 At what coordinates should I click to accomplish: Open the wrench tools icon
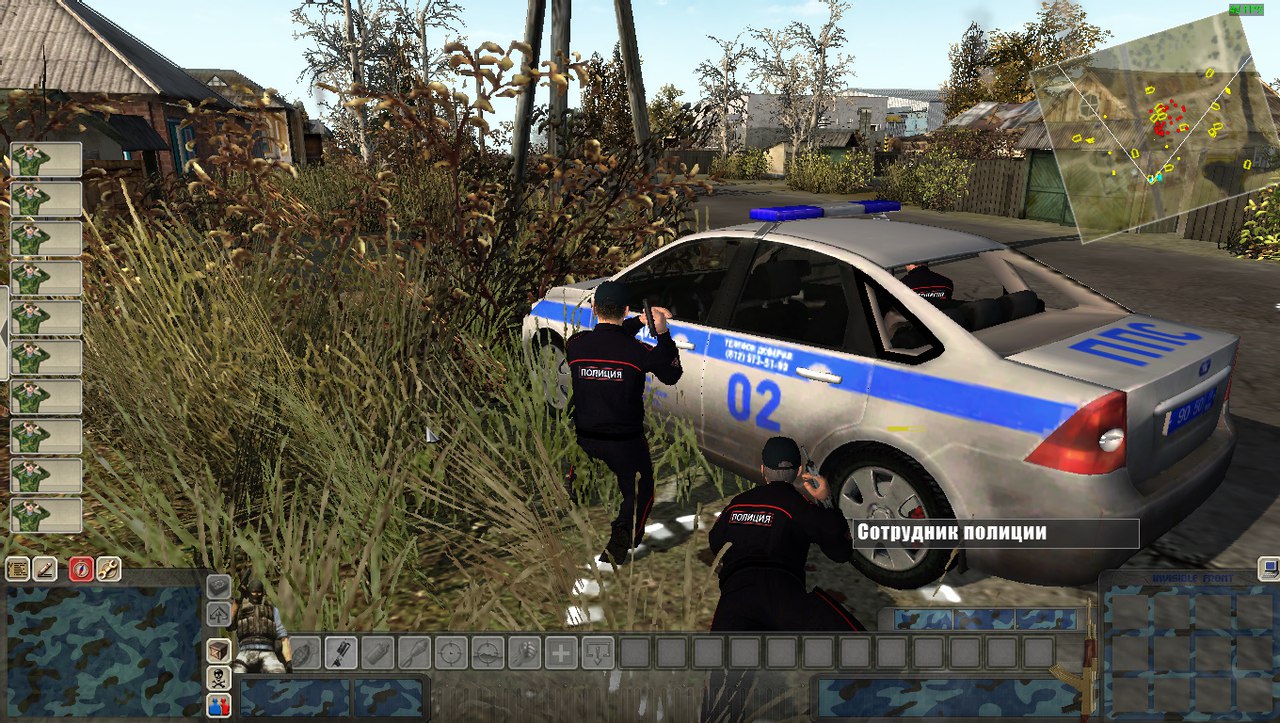[108, 569]
